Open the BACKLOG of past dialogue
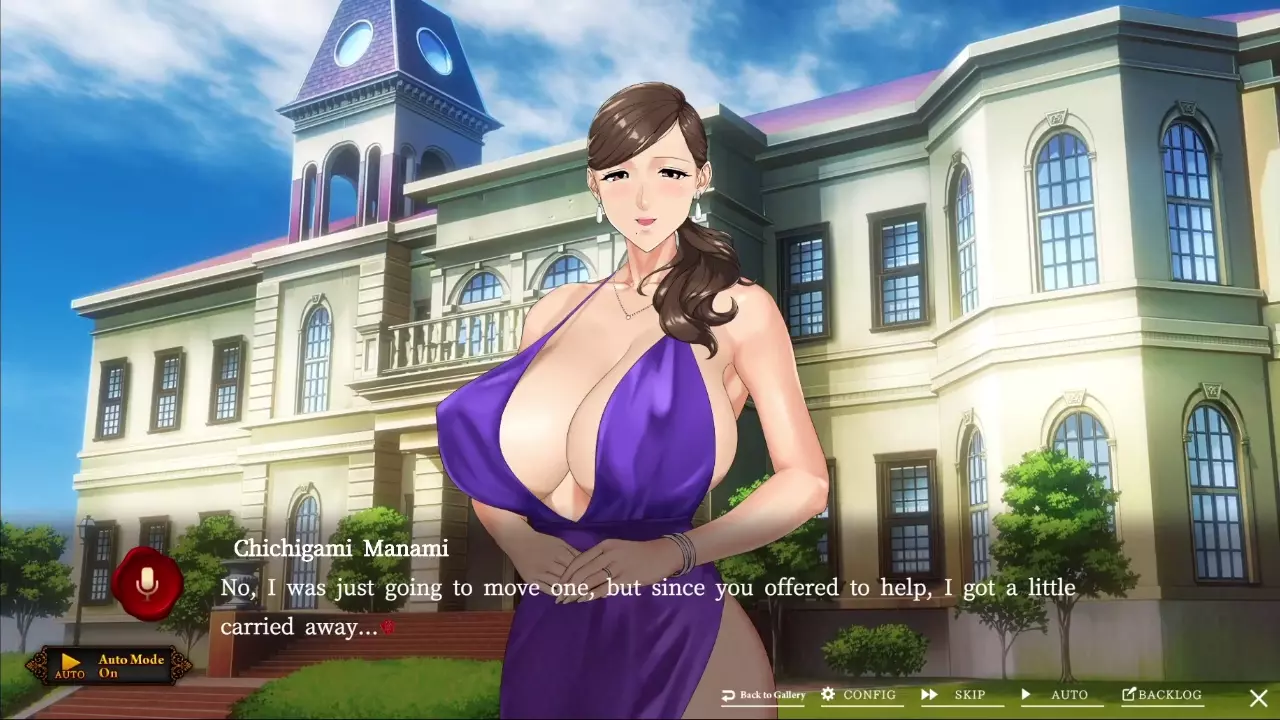The image size is (1280, 720). point(1162,695)
